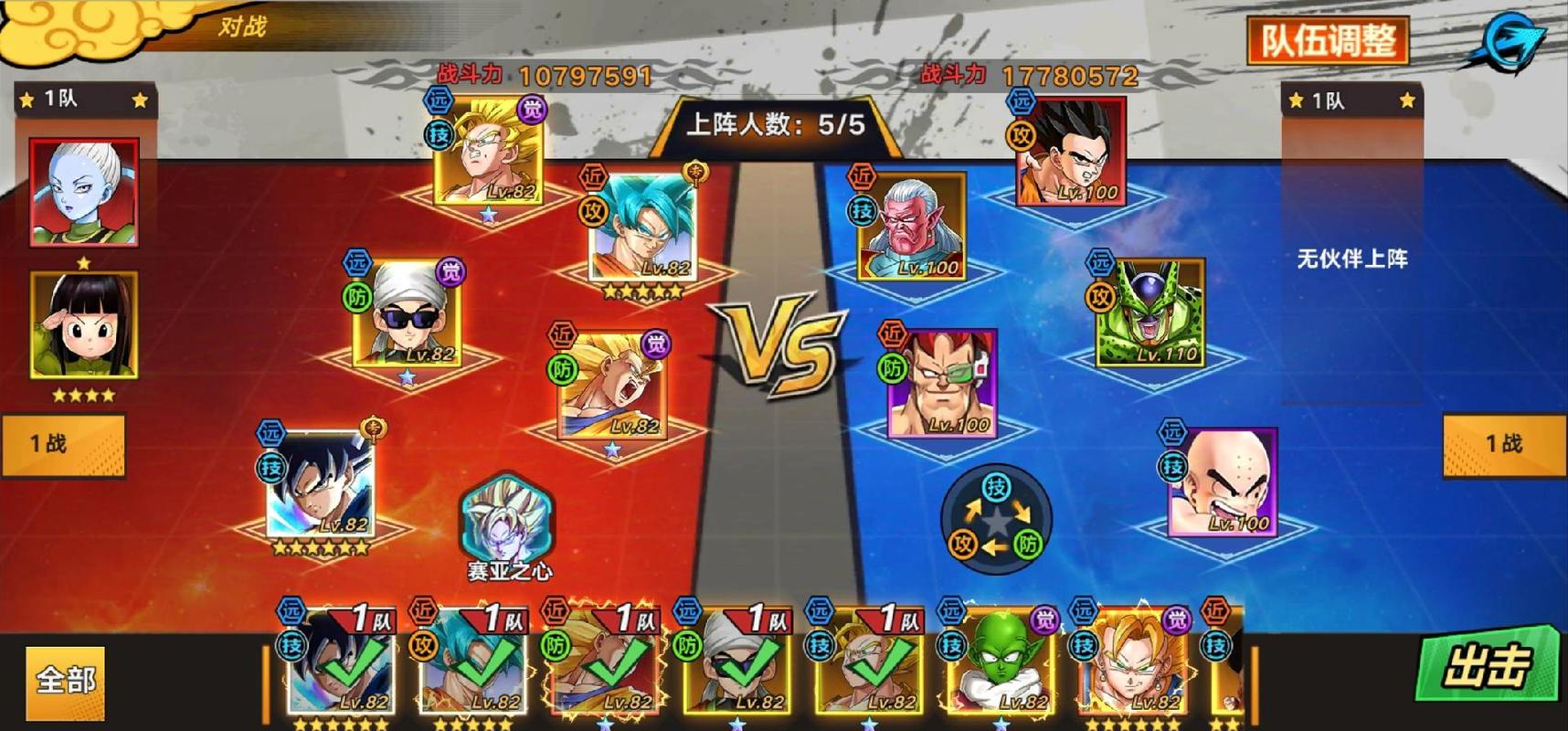Click the left 1战 battle tab
1568x731 pixels.
(64, 445)
